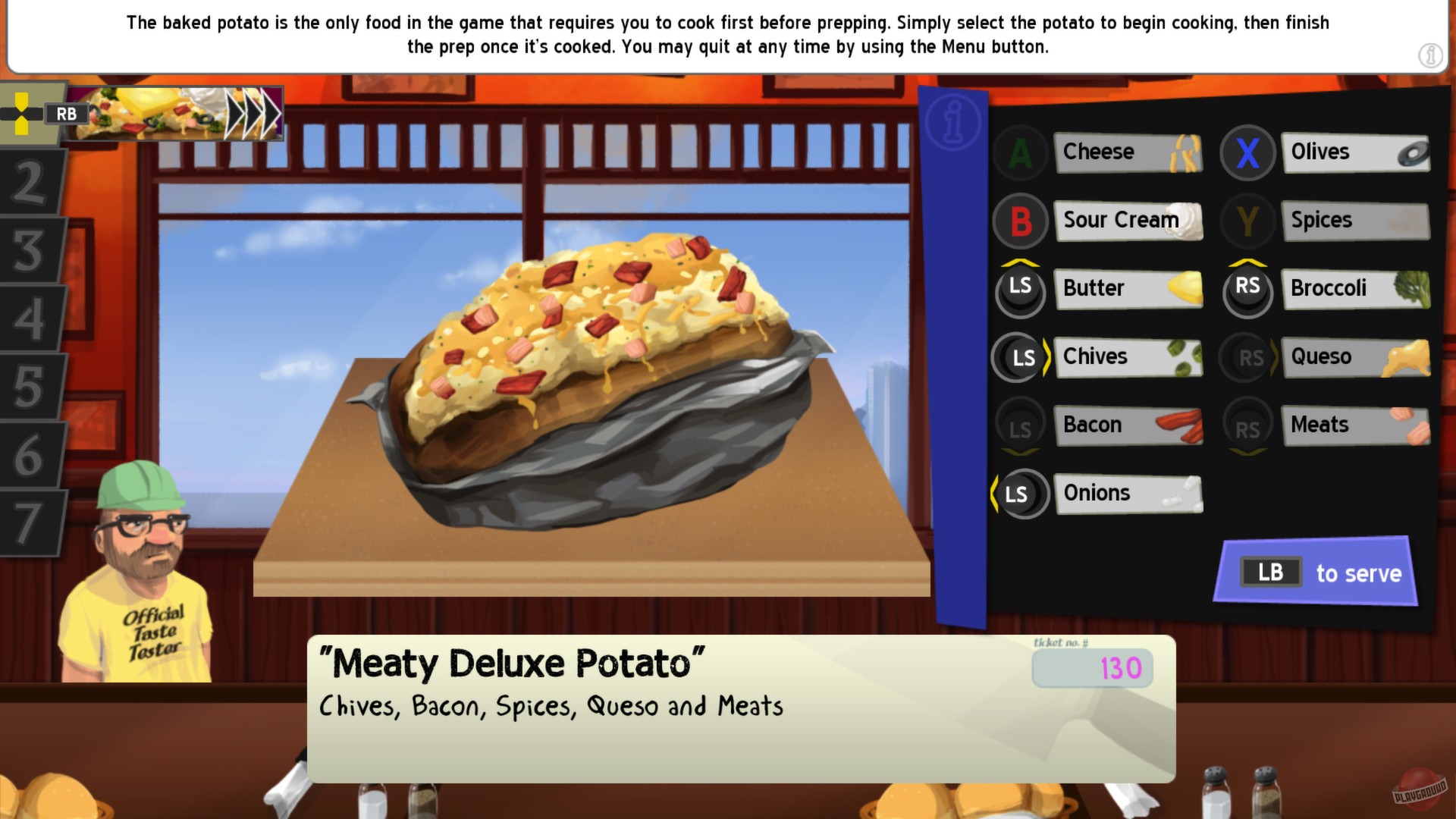This screenshot has width=1456, height=819.
Task: Toggle the Spices ingredient on
Action: pos(1356,220)
